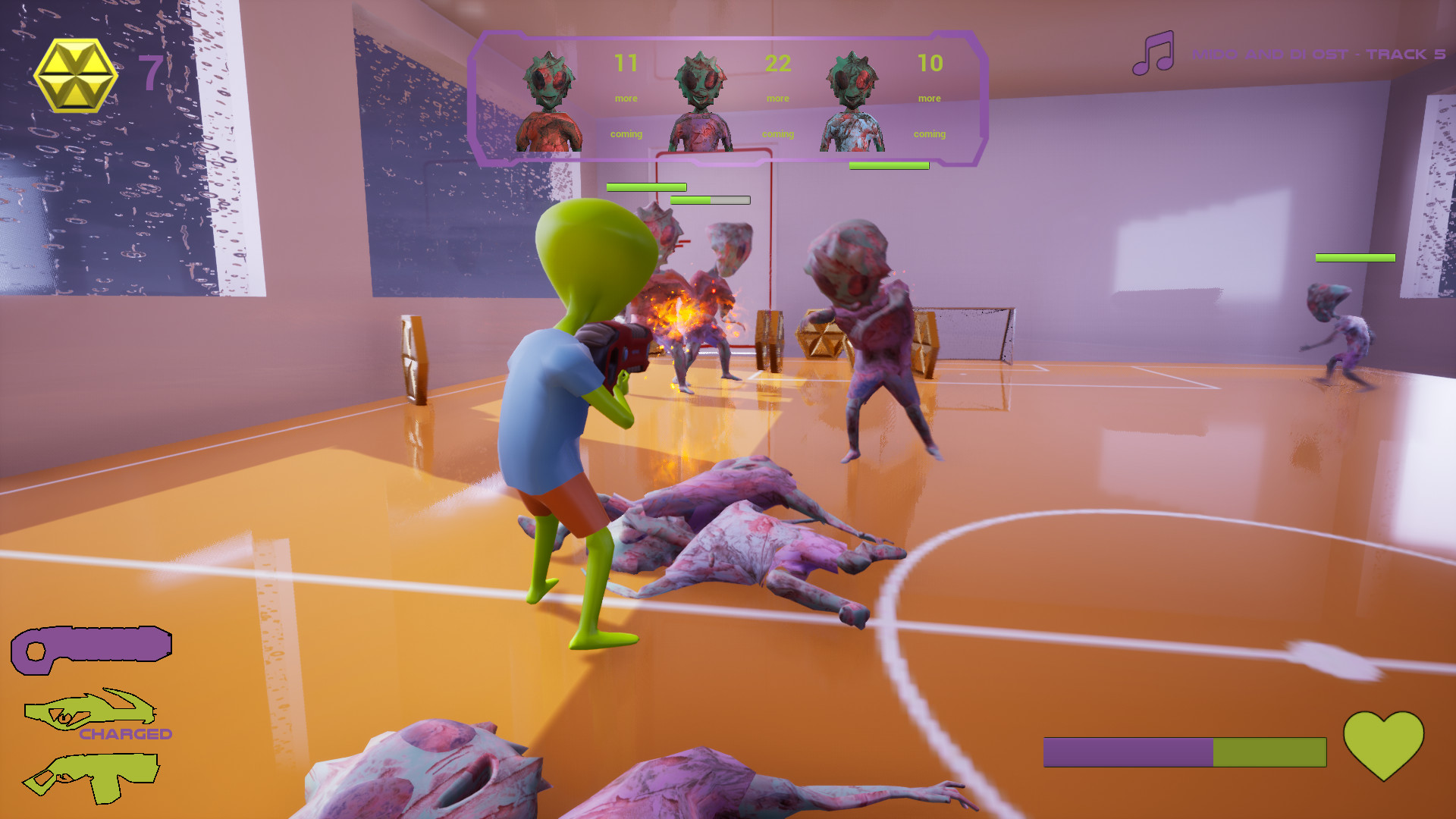Click the currency counter showing 7
This screenshot has height=819, width=1456.
click(x=150, y=74)
